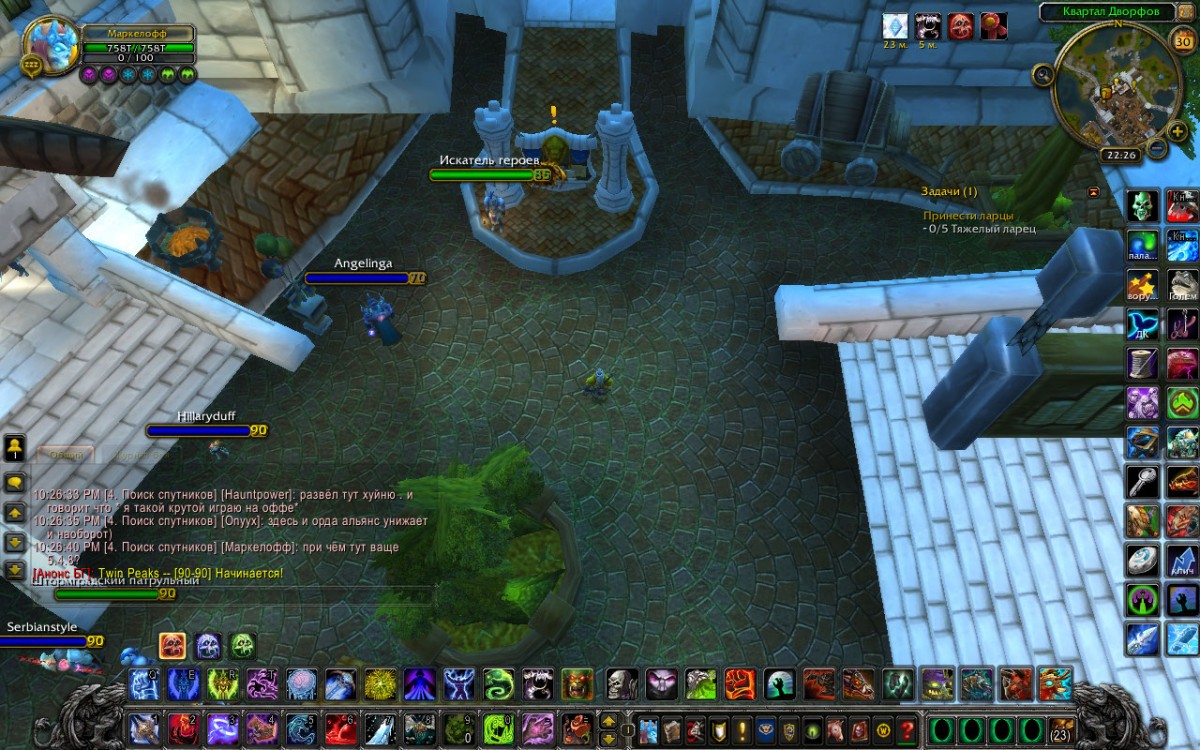Open the calendar showing day 30

click(1181, 39)
